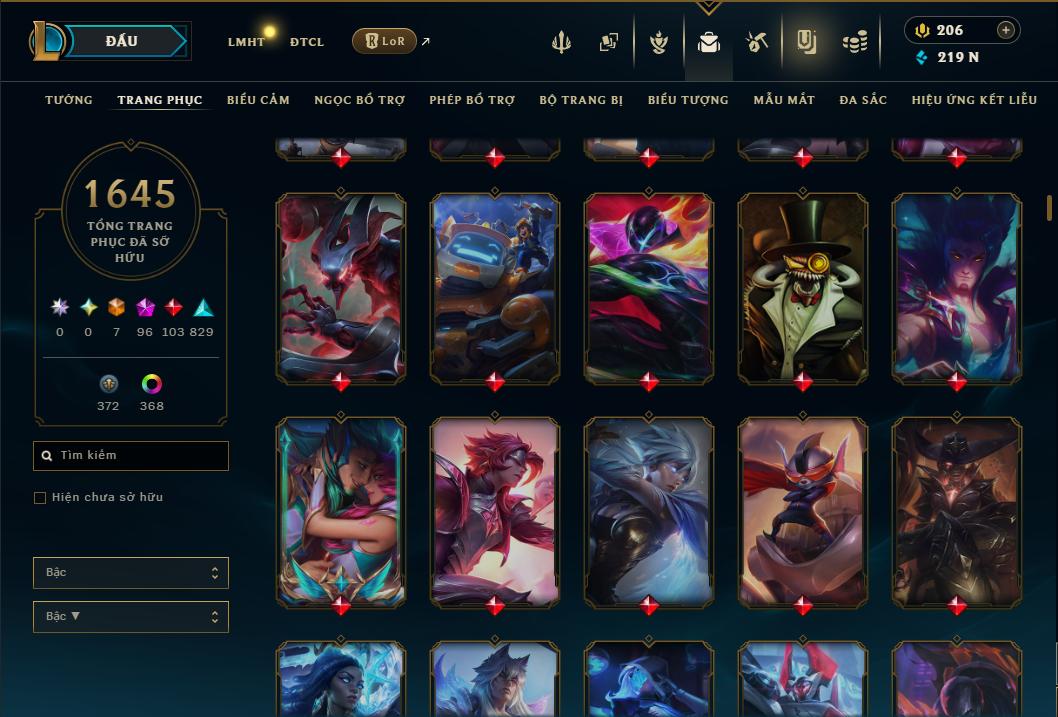Switch to the HIỆU ỨNG KẾT LIỄU tab

[x=974, y=100]
